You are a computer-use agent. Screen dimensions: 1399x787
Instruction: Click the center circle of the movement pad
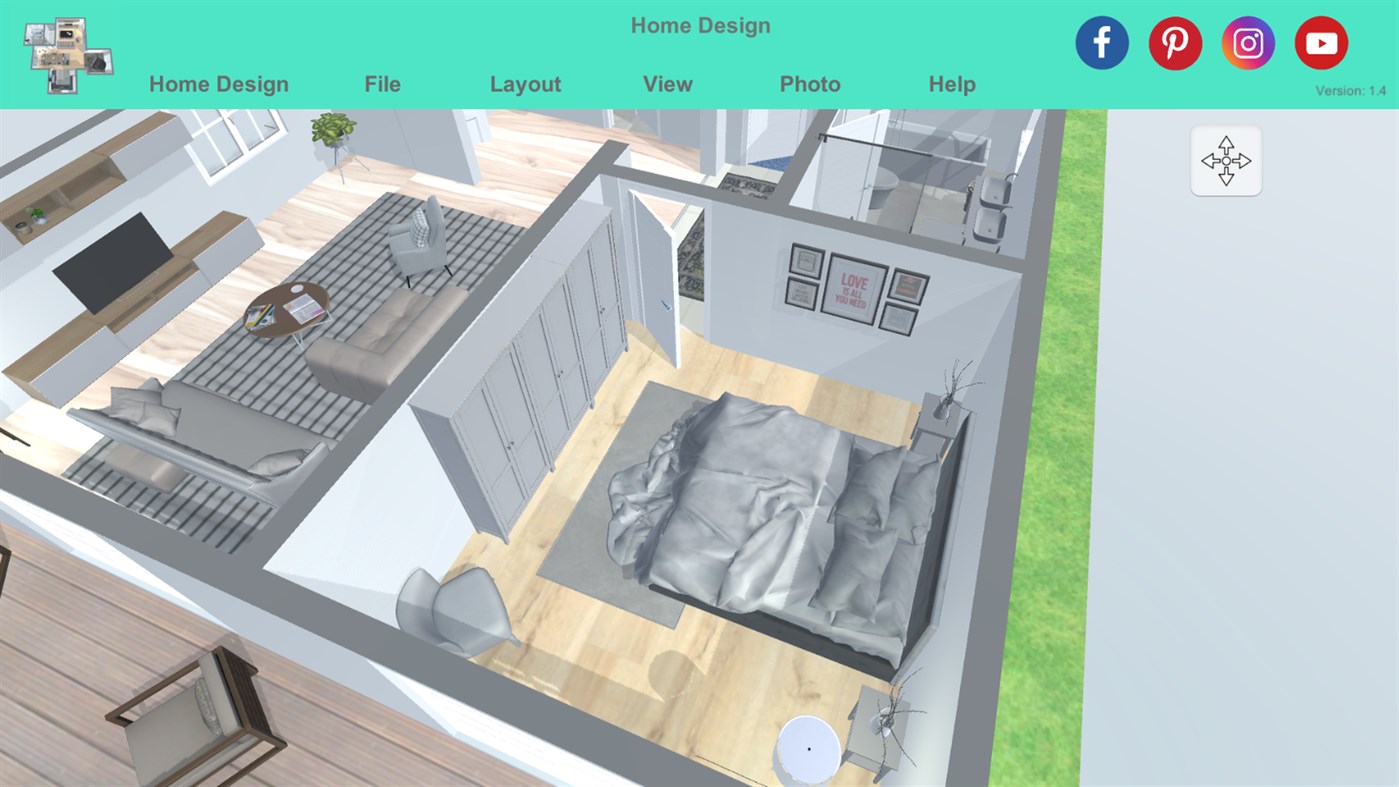point(1226,160)
